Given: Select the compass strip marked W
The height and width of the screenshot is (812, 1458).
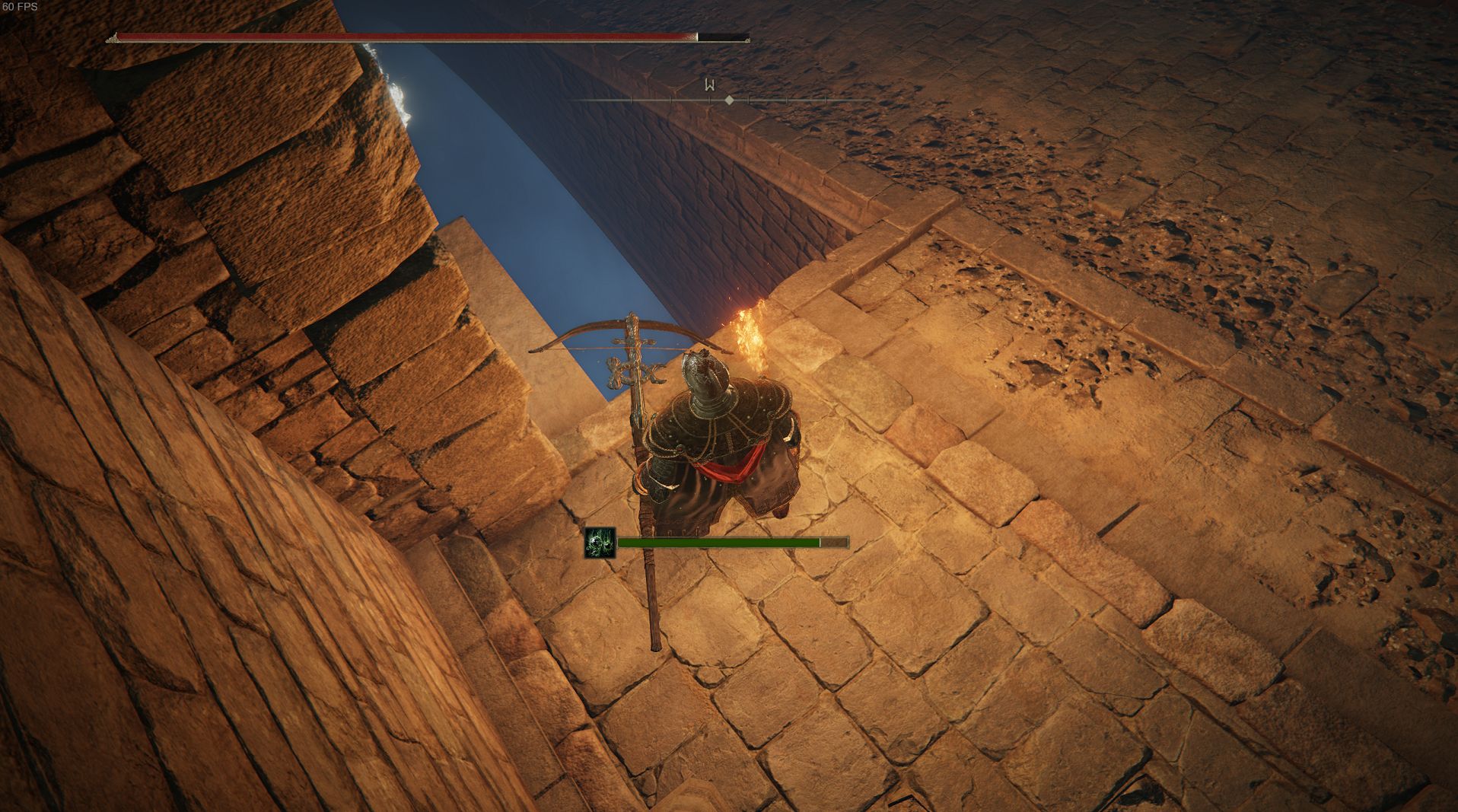Looking at the screenshot, I should coord(710,85).
